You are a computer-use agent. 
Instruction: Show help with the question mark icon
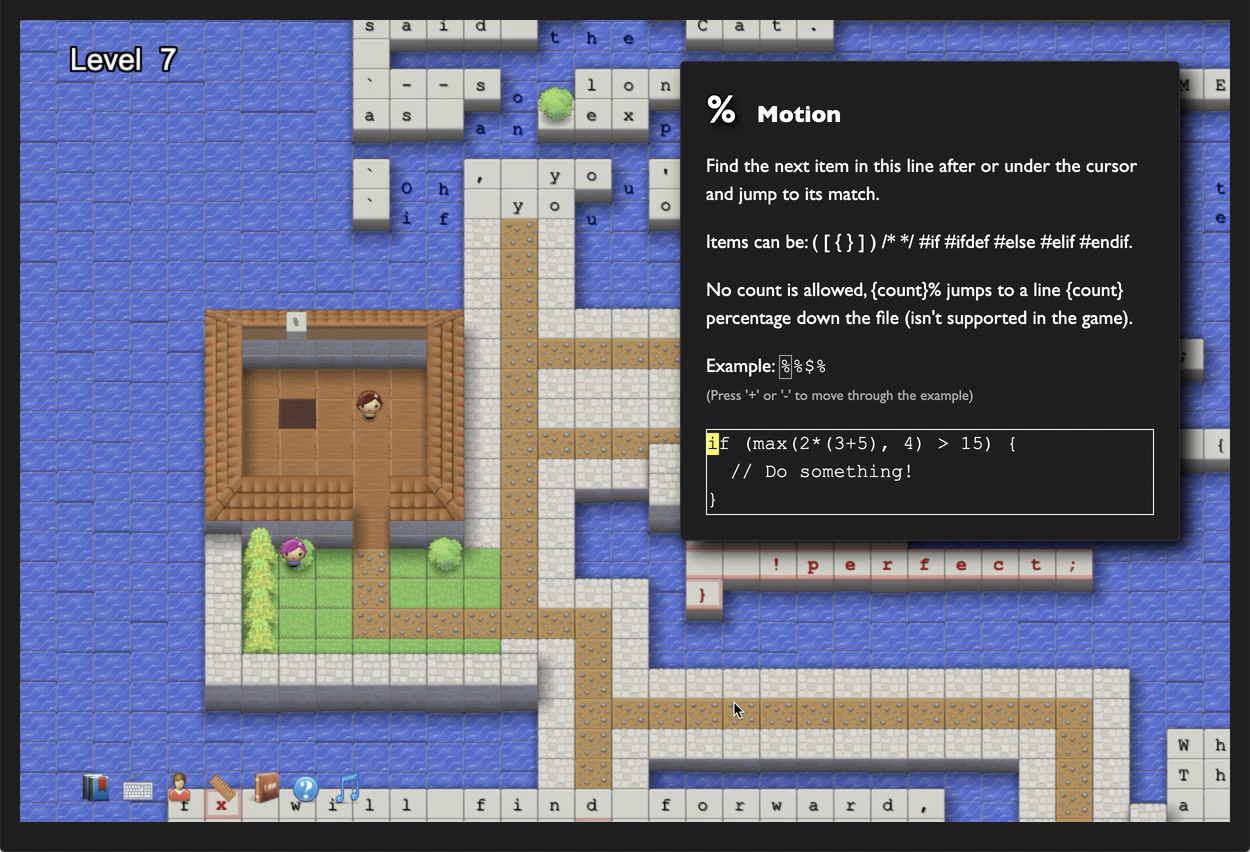click(x=306, y=789)
